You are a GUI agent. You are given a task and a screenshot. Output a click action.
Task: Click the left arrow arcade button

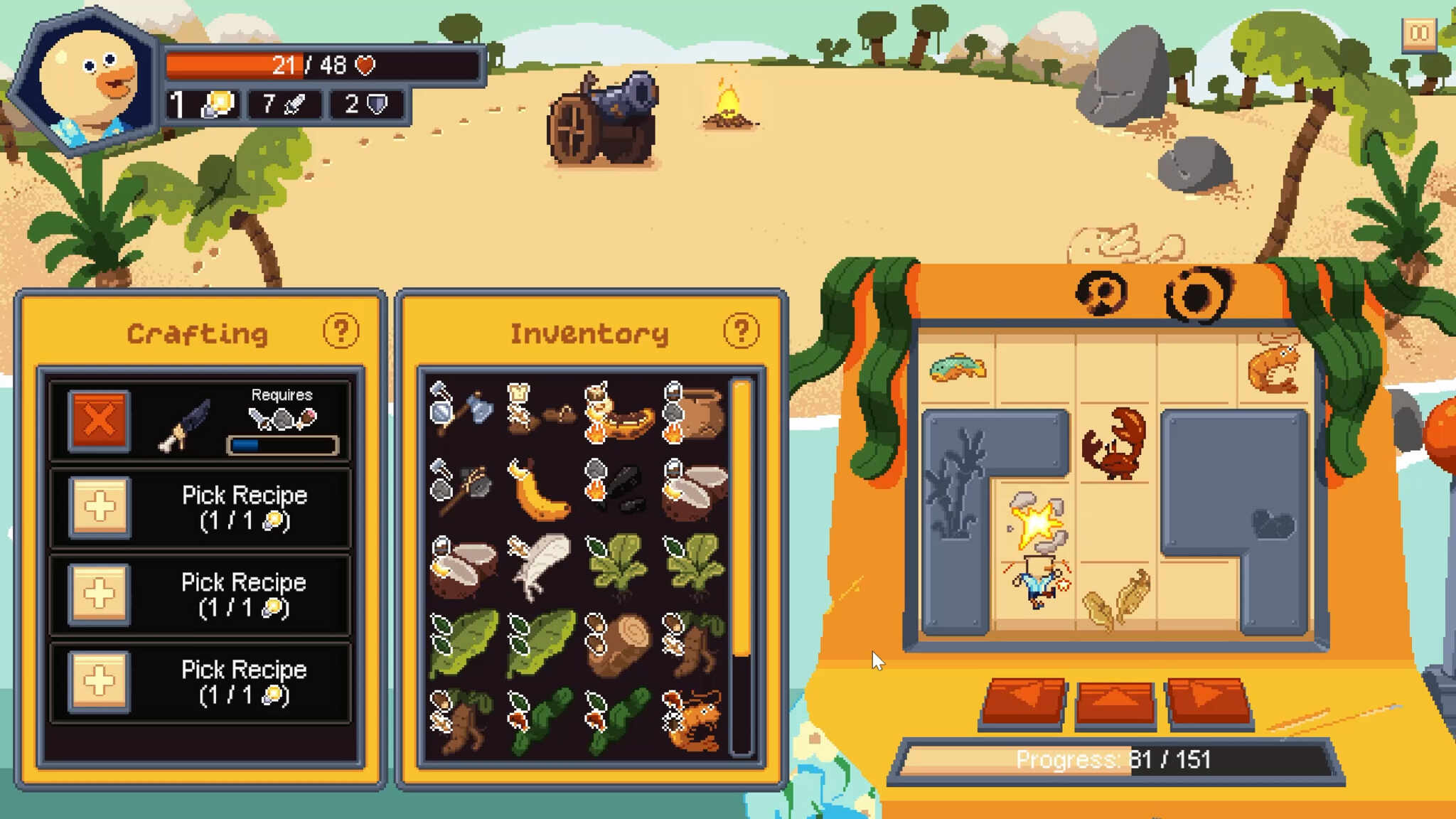[x=1023, y=701]
